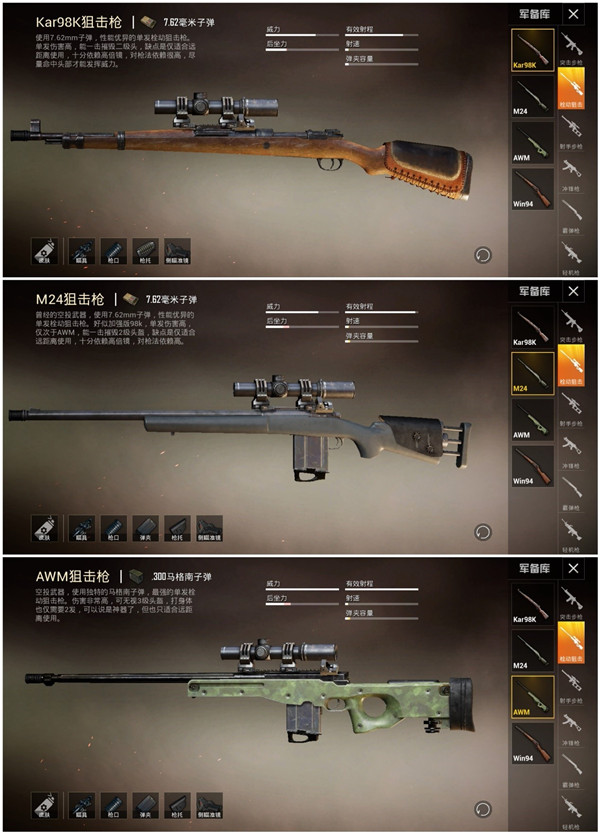Open the 皮肤 skin slot in Kar98K panel
This screenshot has height=834, width=600.
43,252
